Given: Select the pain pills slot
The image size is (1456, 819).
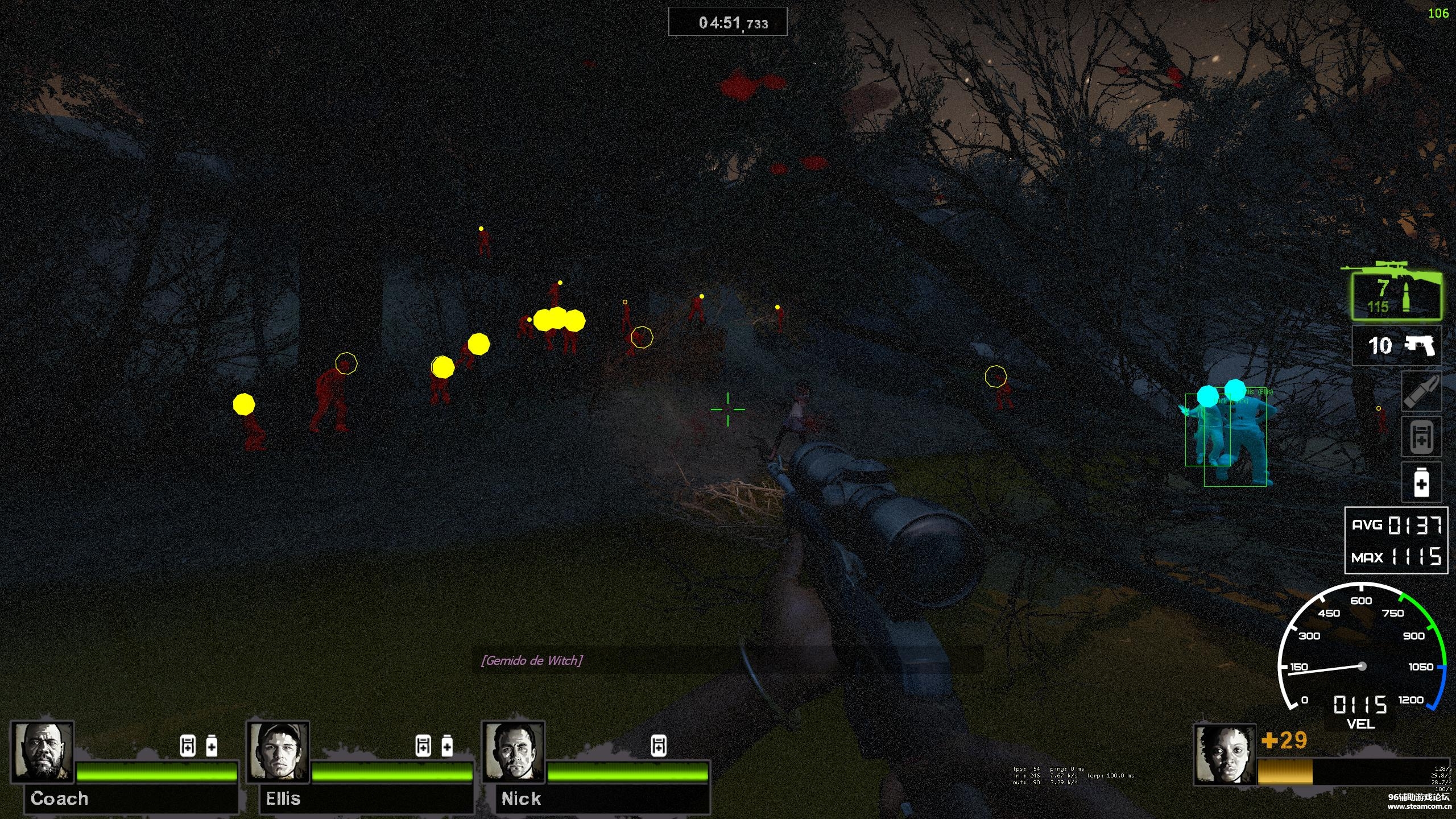Looking at the screenshot, I should 1421,482.
